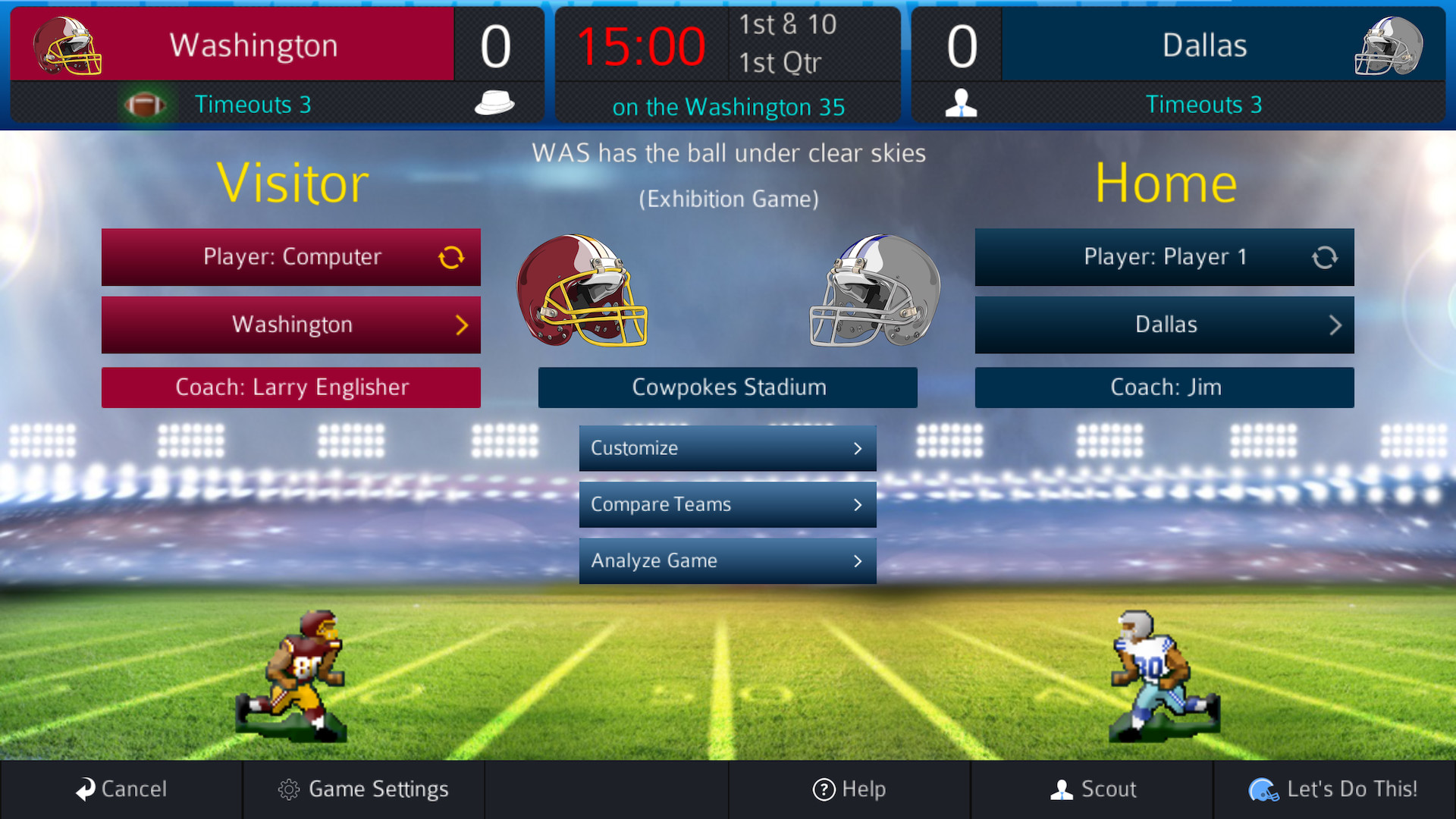Viewport: 1456px width, 819px height.
Task: Expand the Customize options
Action: coord(727,447)
